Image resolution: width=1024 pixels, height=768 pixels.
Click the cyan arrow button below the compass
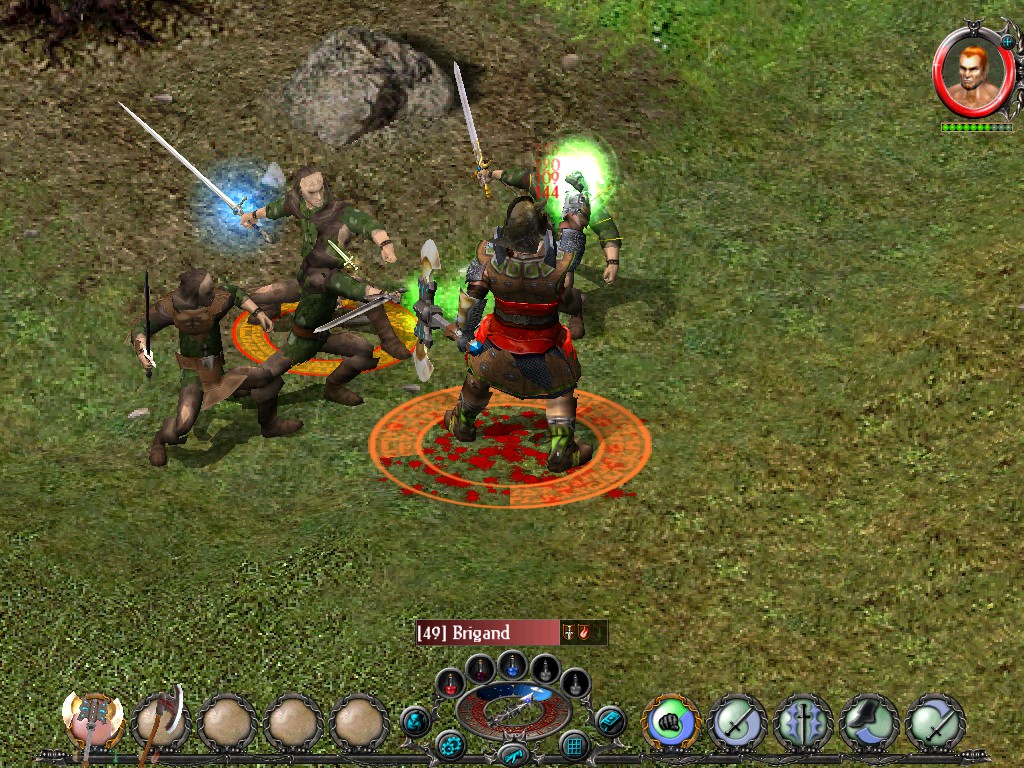512,754
